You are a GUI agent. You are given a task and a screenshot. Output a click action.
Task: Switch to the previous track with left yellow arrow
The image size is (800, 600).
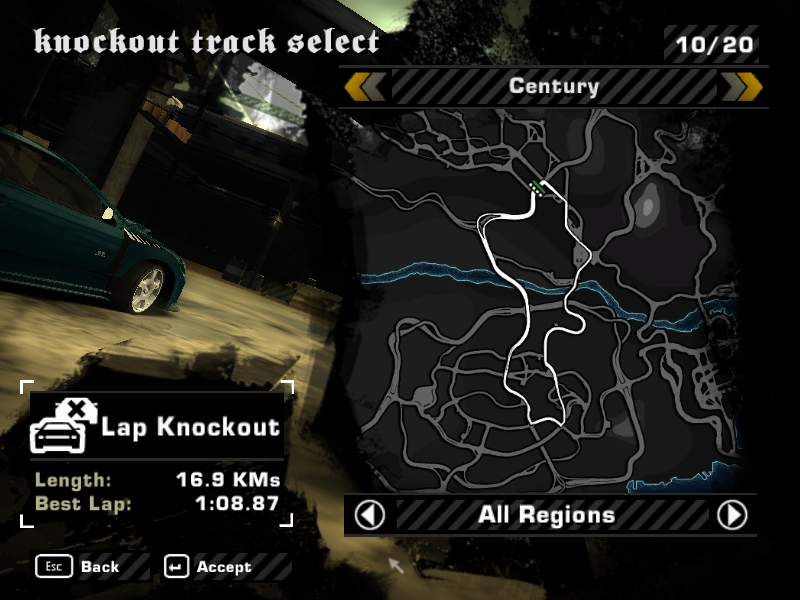click(366, 87)
